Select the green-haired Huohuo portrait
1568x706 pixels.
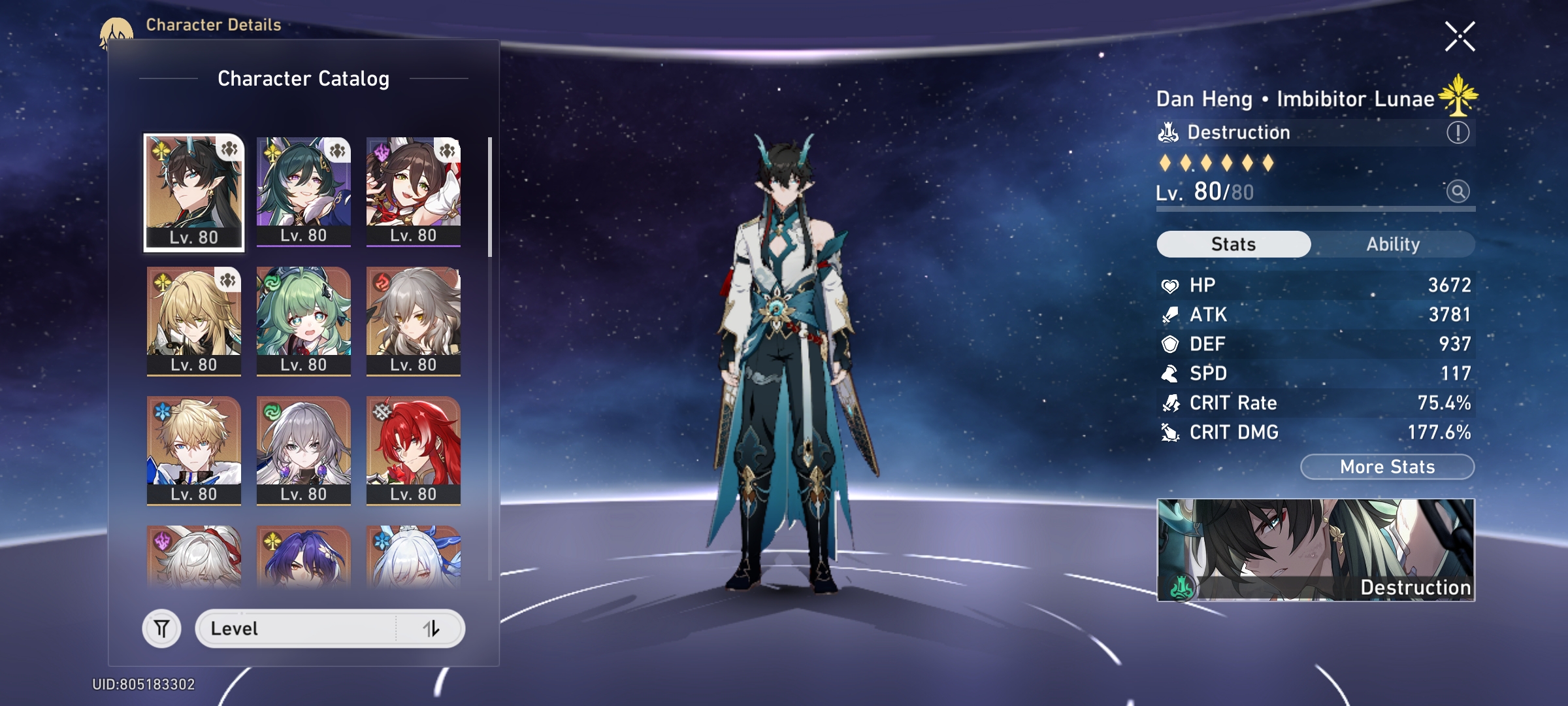tap(304, 320)
